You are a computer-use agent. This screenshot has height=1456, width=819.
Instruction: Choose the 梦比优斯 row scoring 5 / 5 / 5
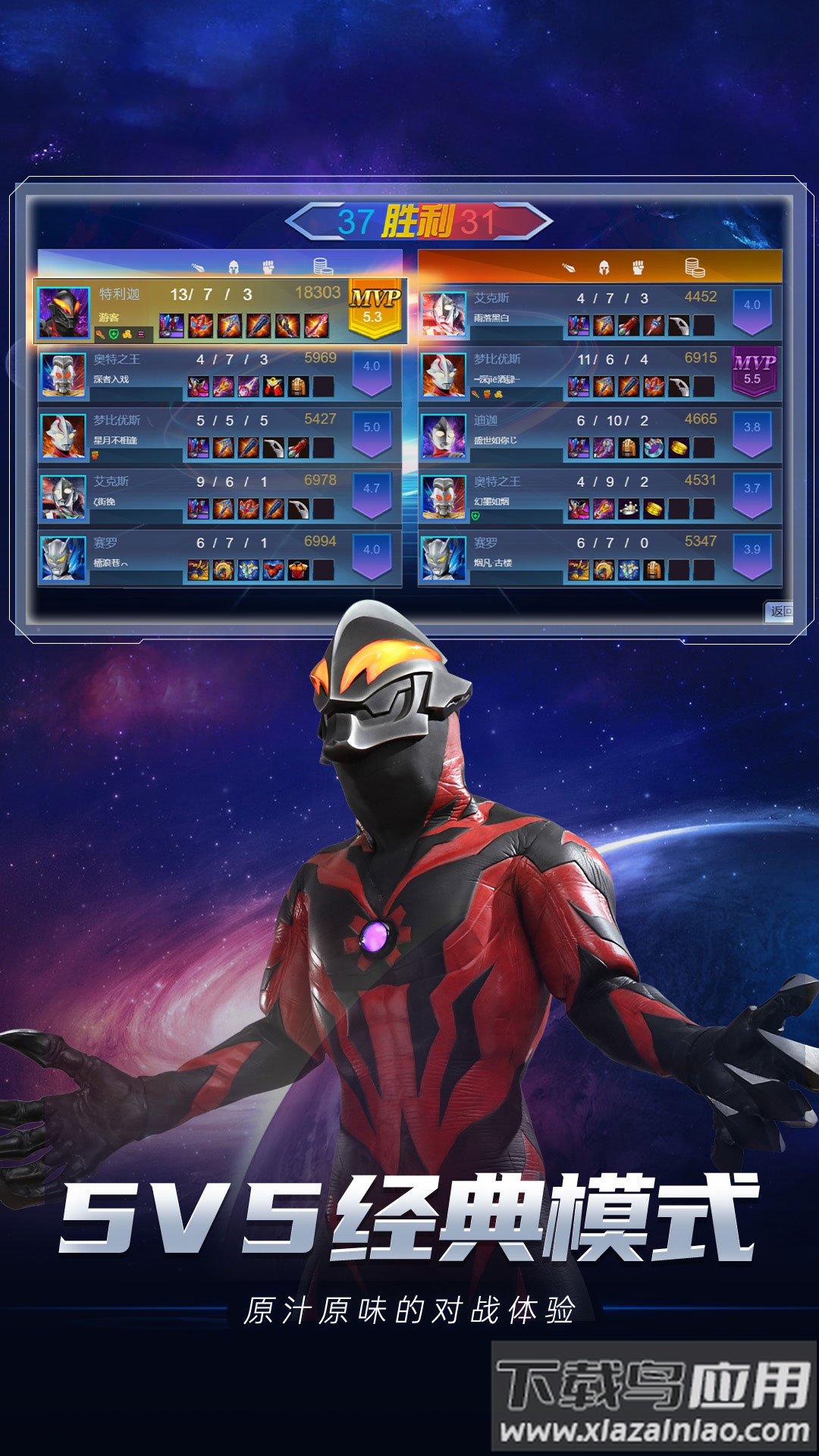220,435
